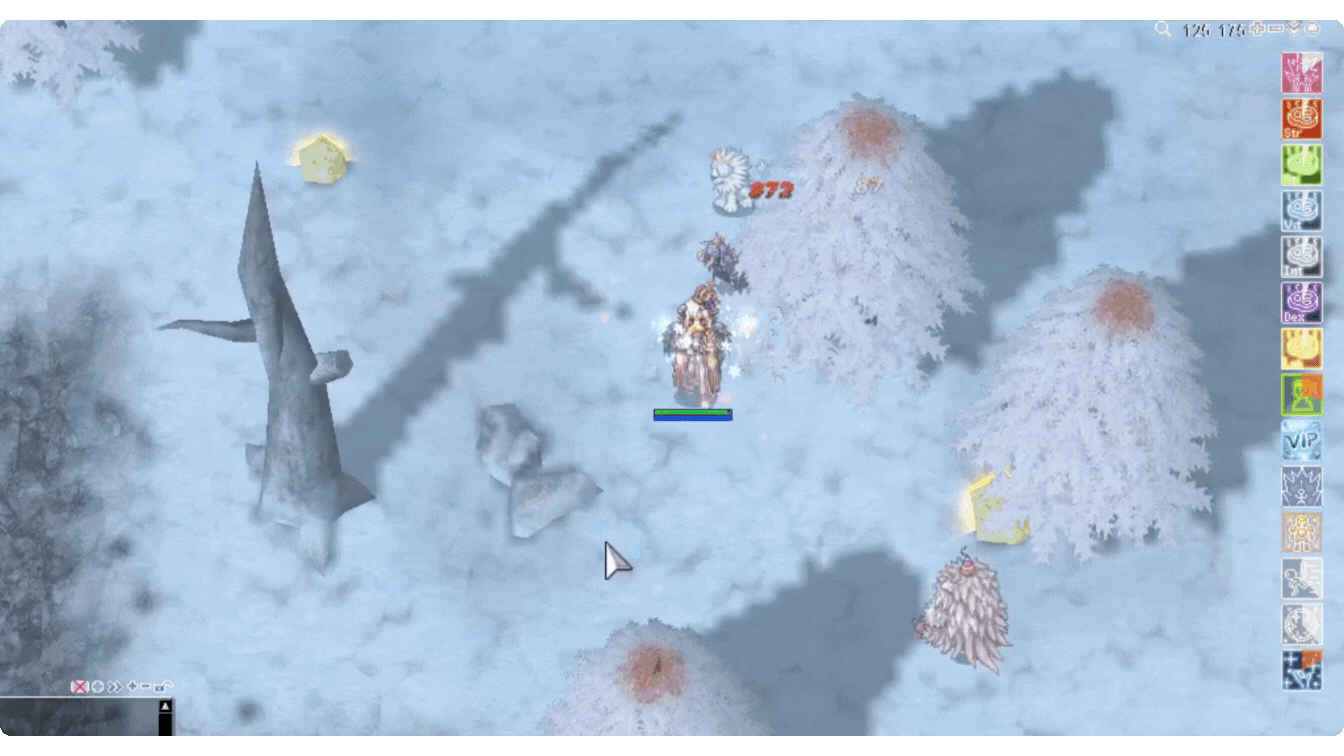Screen dimensions: 1344x756
Task: Select the pink buff status icon
Action: coord(1302,73)
